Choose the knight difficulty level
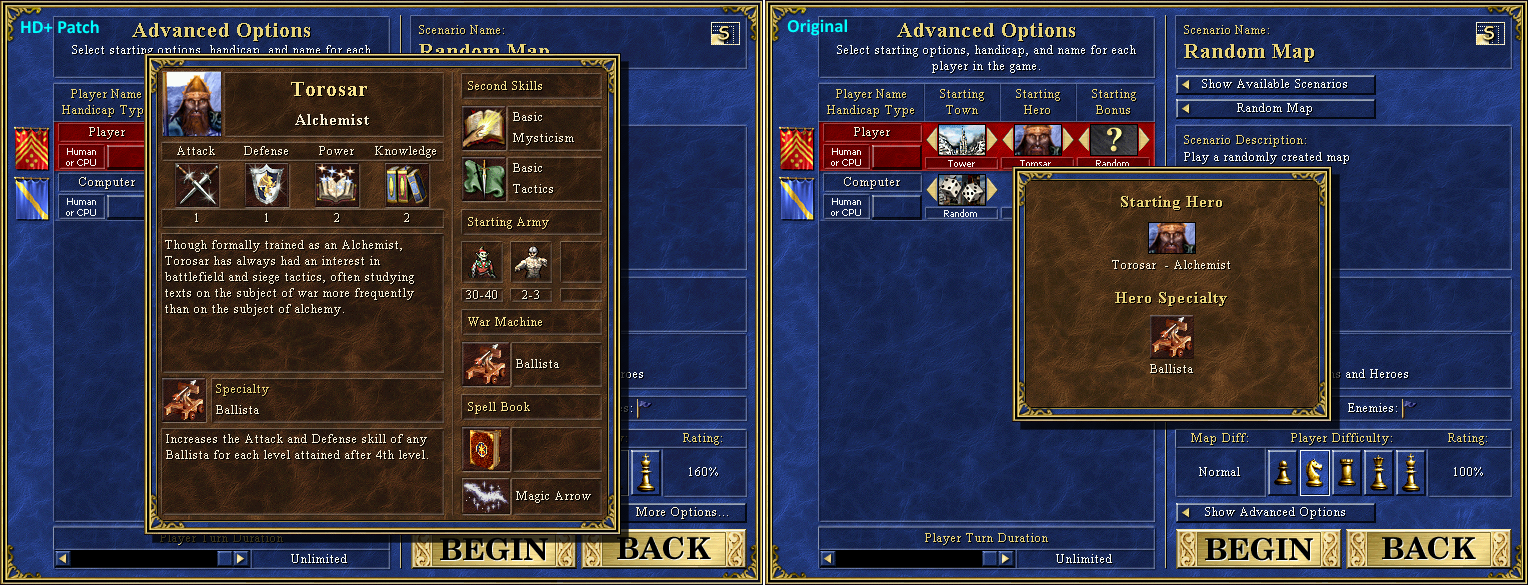The width and height of the screenshot is (1528, 585). [1315, 472]
